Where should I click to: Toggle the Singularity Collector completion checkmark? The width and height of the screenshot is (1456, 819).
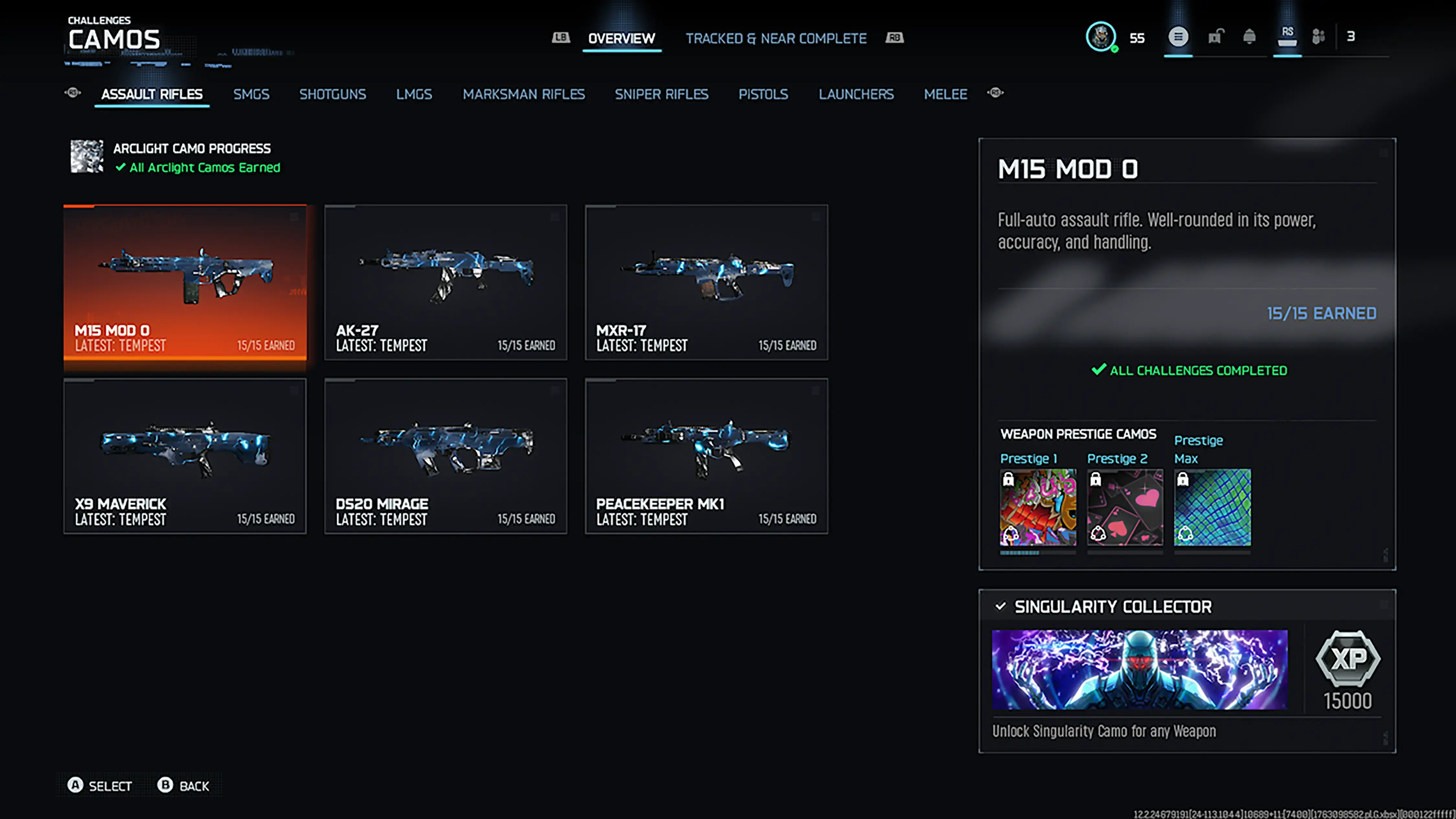(x=1000, y=606)
